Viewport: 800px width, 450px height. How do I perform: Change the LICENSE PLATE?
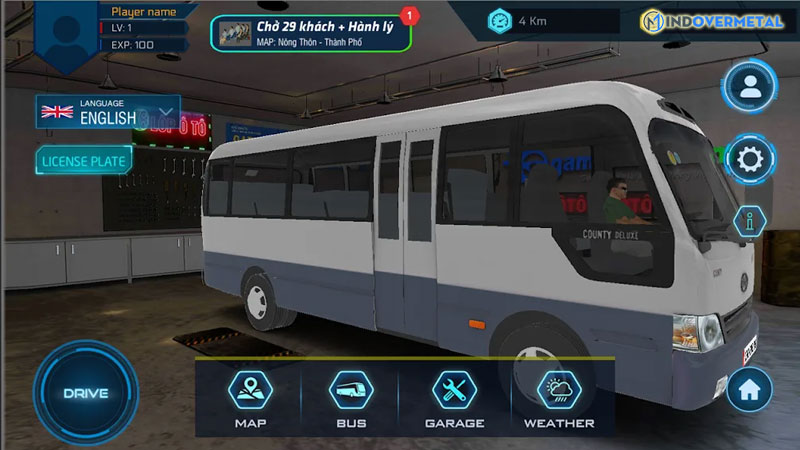(84, 160)
